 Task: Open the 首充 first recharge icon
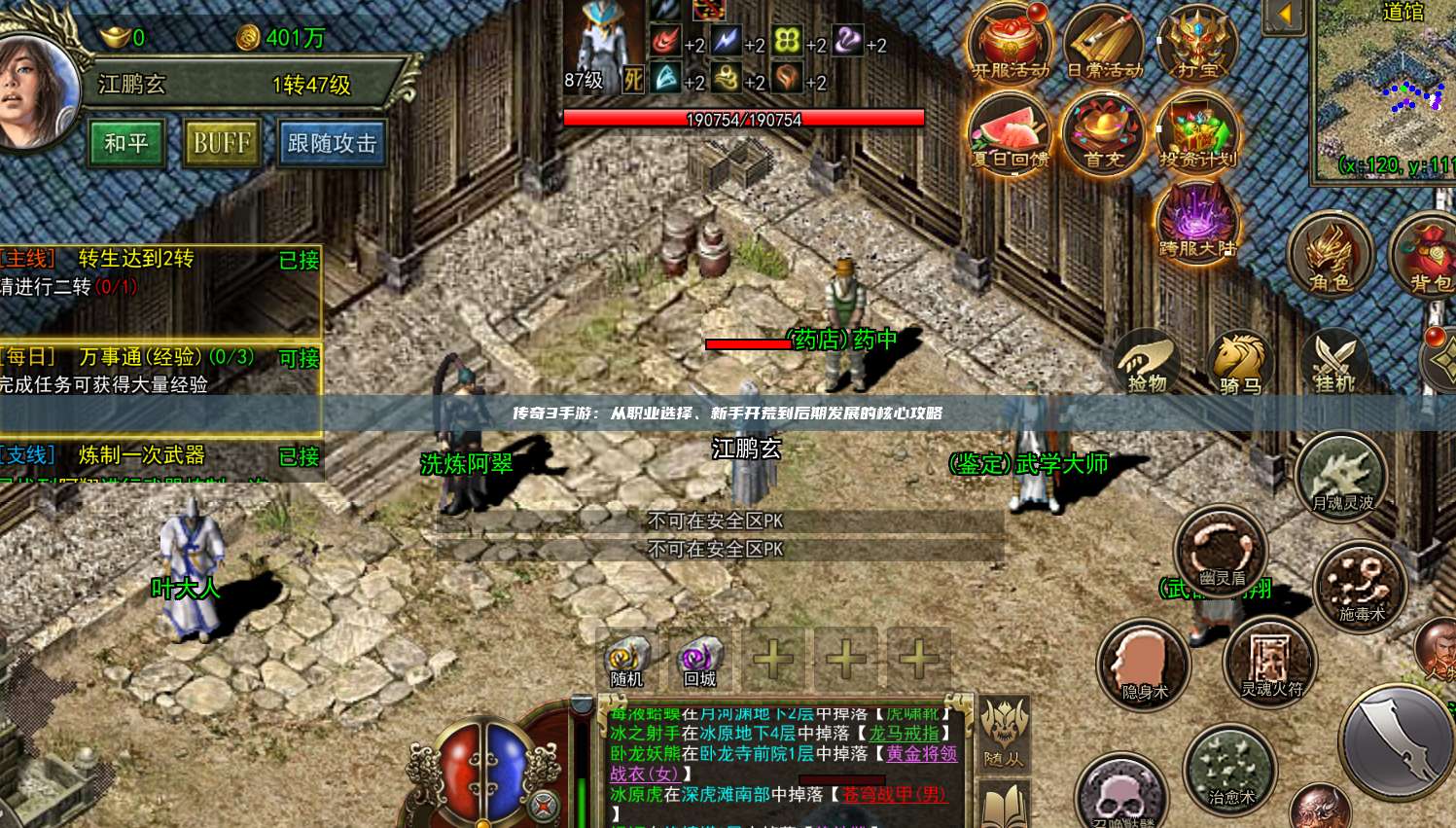pyautogui.click(x=1104, y=133)
